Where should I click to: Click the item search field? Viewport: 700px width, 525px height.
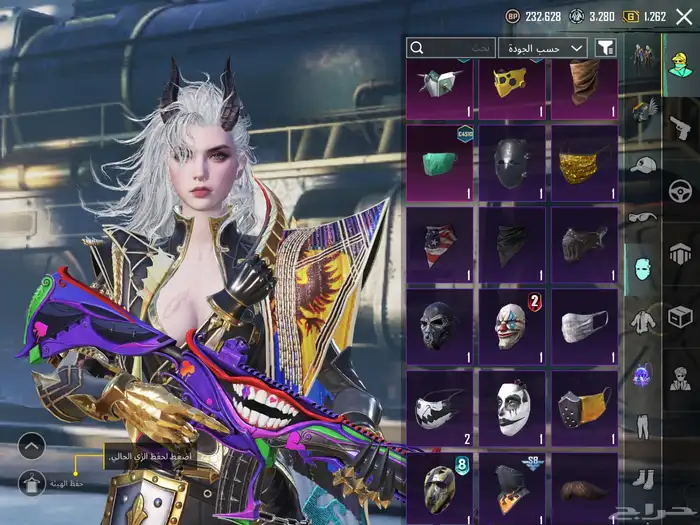click(x=451, y=47)
